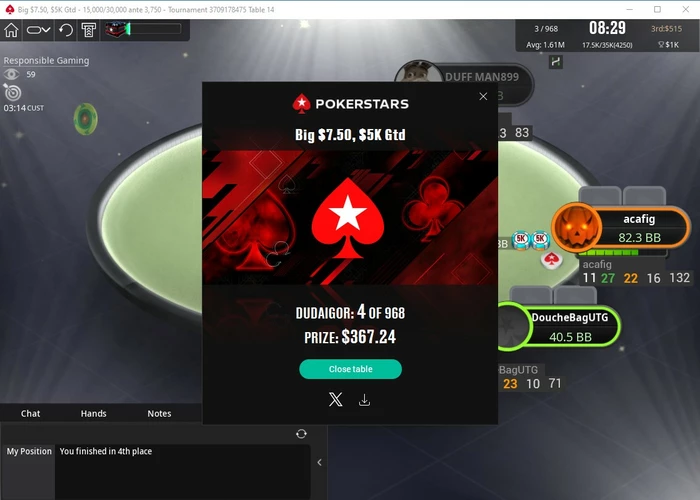This screenshot has width=700, height=500.
Task: Maximize the PokerStars window
Action: point(657,8)
